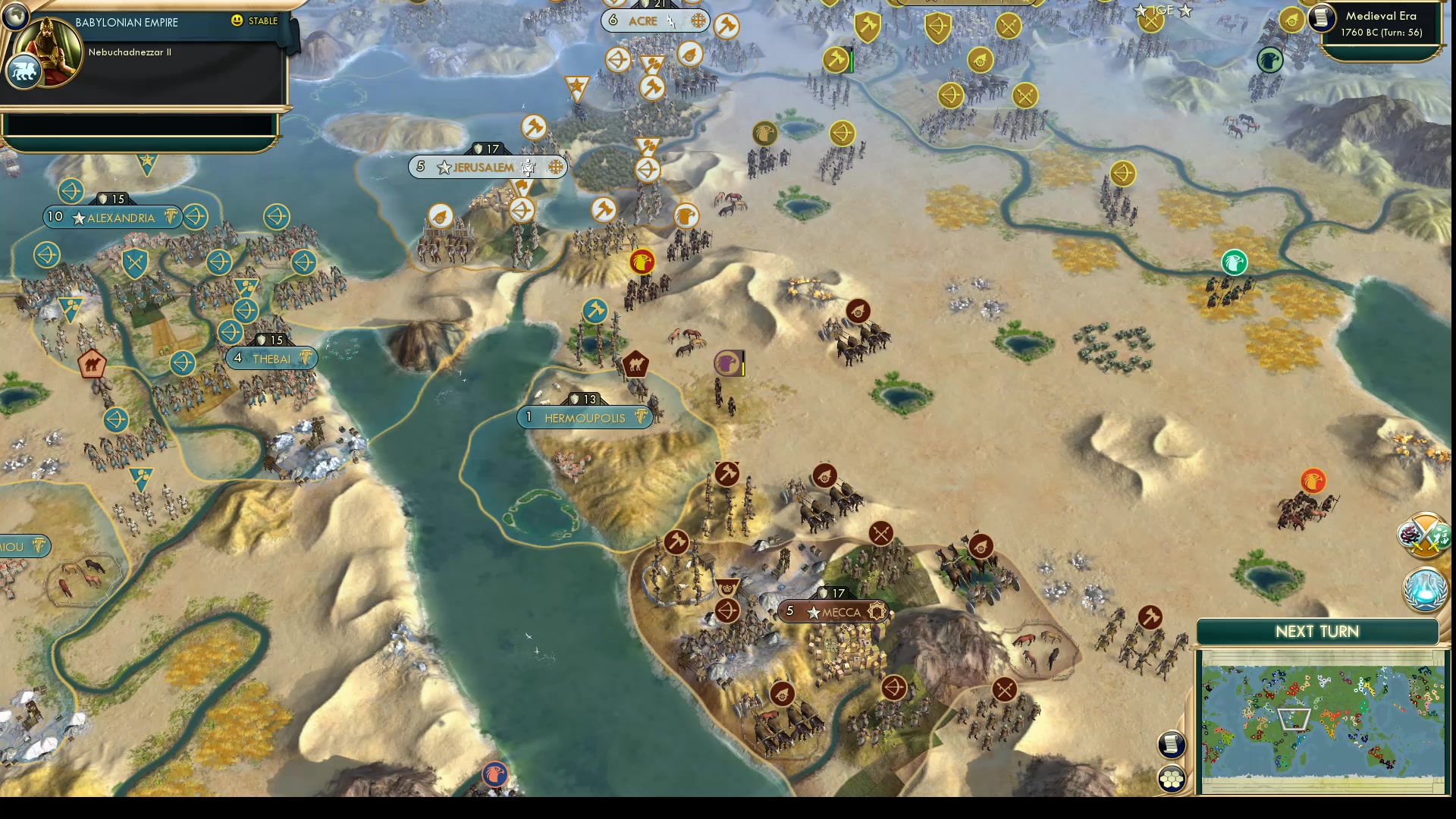Click the NEXT TURN button
Screen dimensions: 1456x819
[1318, 631]
